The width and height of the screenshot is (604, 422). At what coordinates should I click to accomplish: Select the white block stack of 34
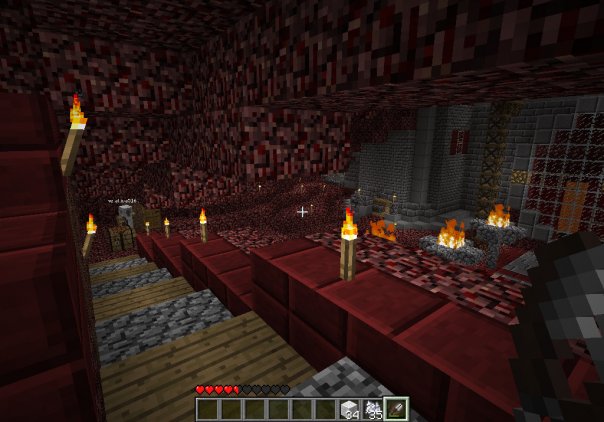pos(351,408)
